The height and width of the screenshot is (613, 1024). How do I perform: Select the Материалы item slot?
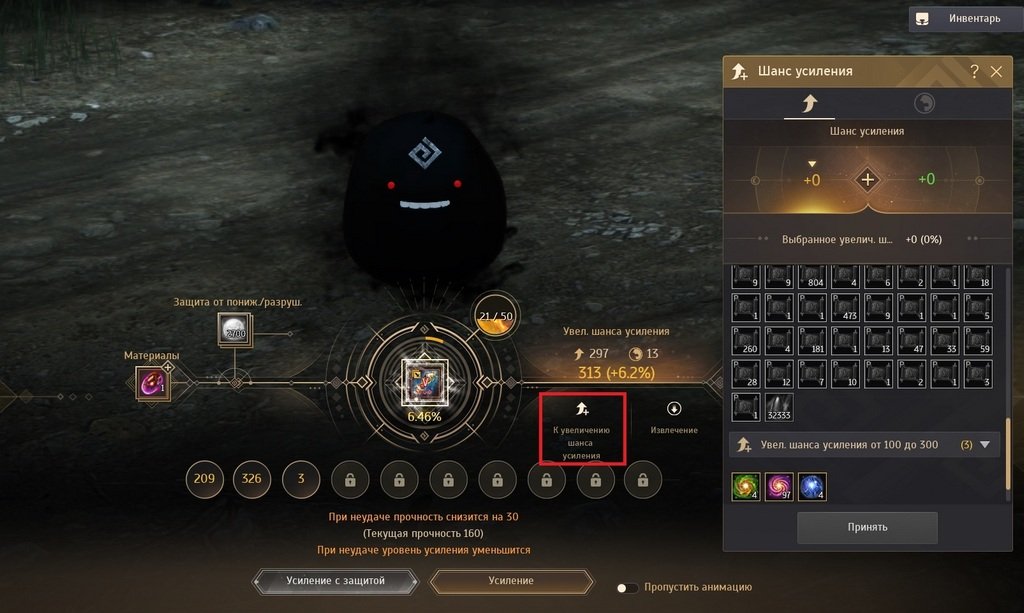pos(153,382)
